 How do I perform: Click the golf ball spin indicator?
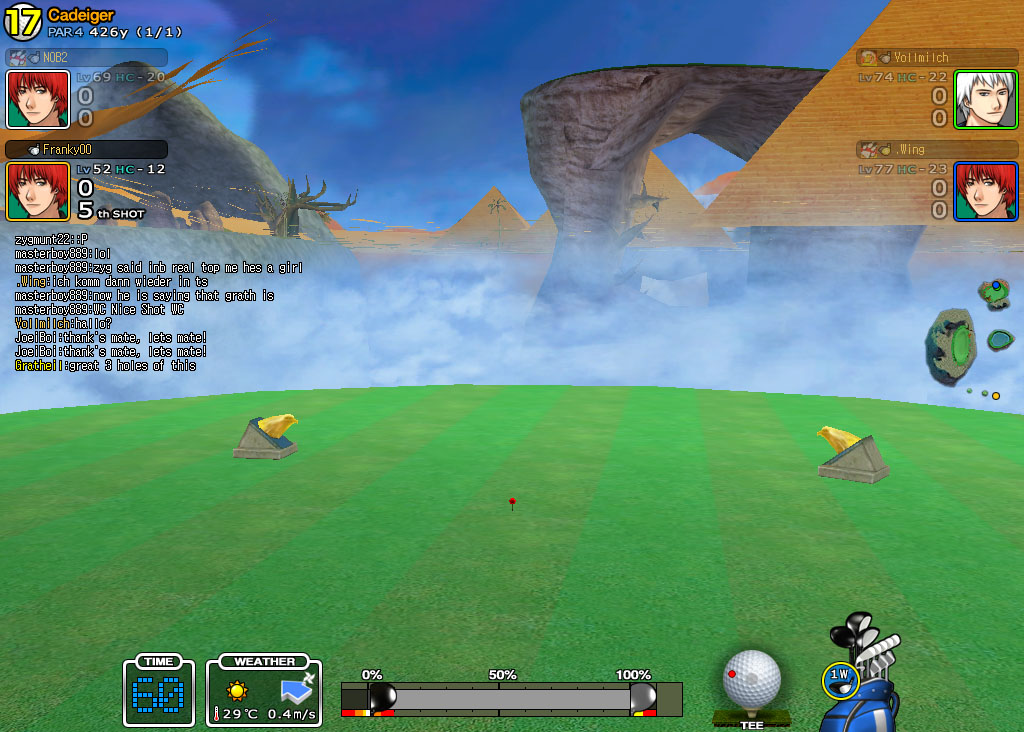click(x=751, y=679)
